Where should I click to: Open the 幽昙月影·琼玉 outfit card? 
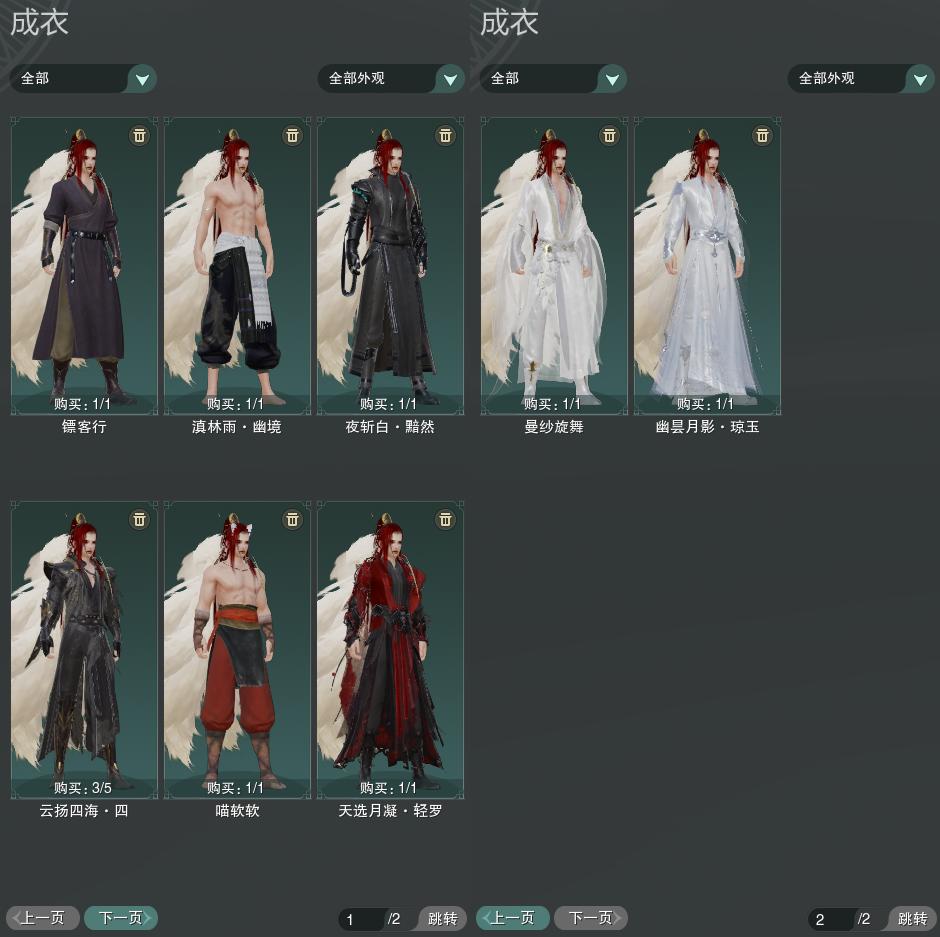tap(707, 265)
